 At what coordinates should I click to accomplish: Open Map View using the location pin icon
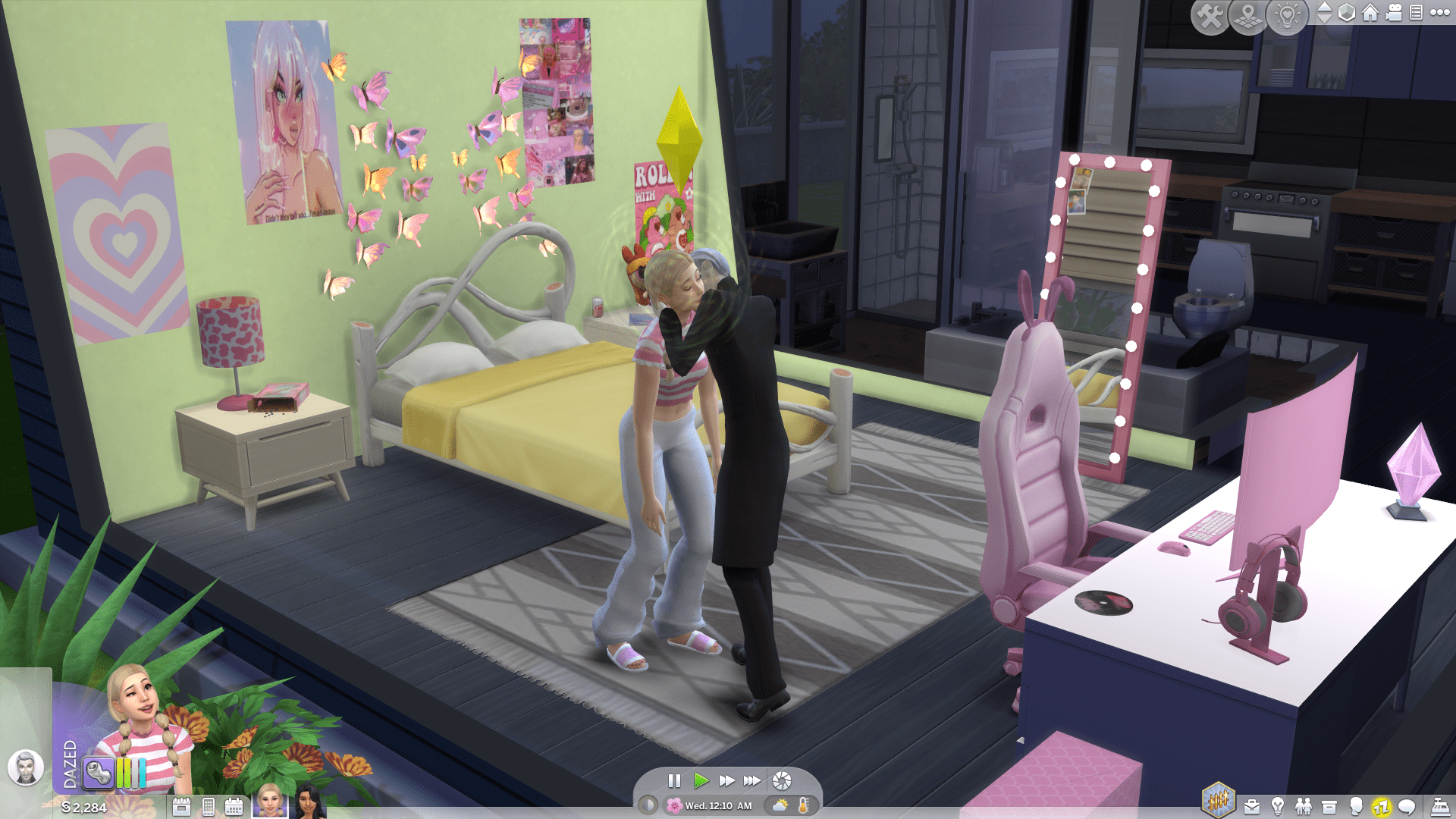pyautogui.click(x=1248, y=14)
